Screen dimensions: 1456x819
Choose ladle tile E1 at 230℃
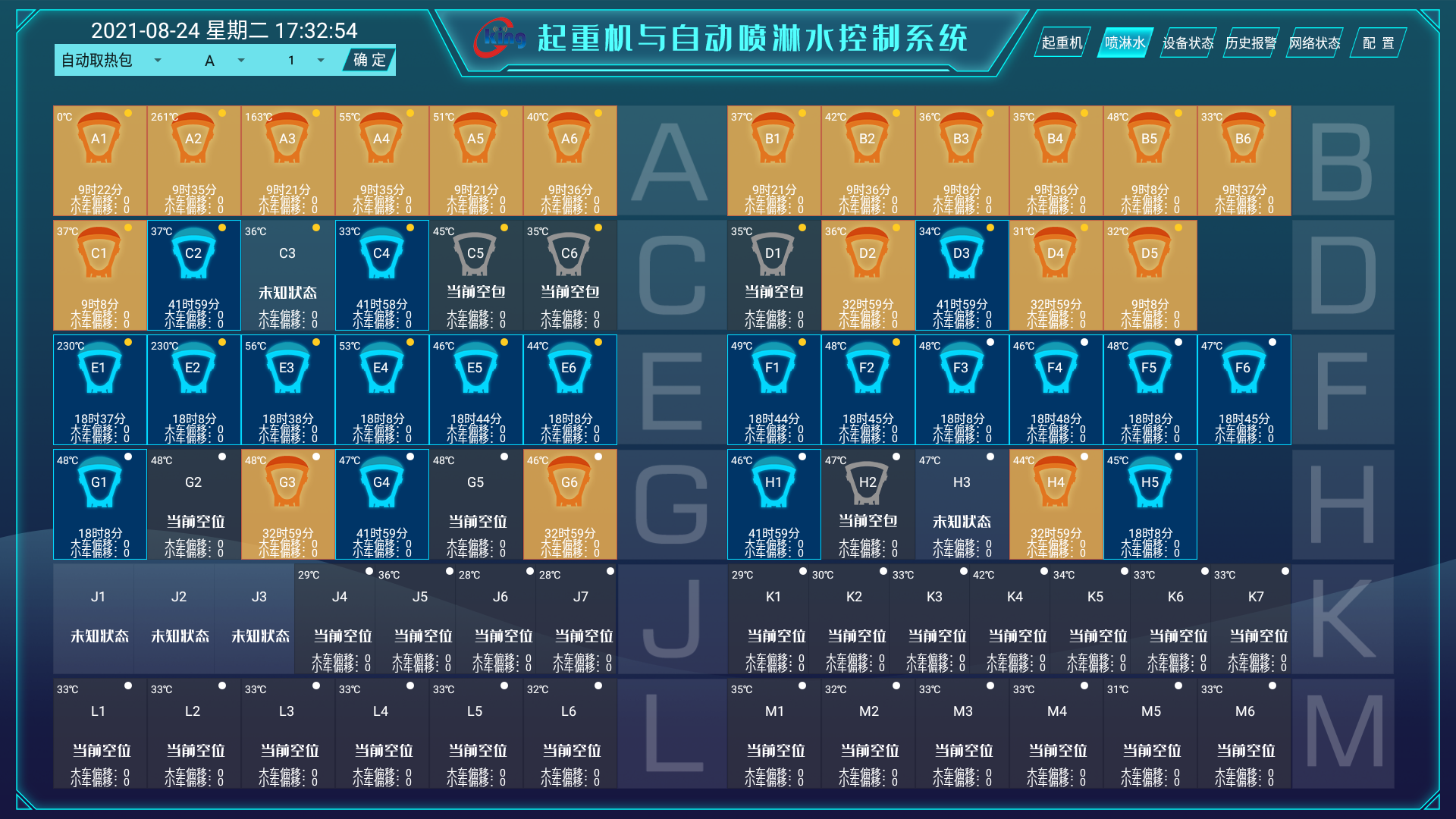click(99, 390)
